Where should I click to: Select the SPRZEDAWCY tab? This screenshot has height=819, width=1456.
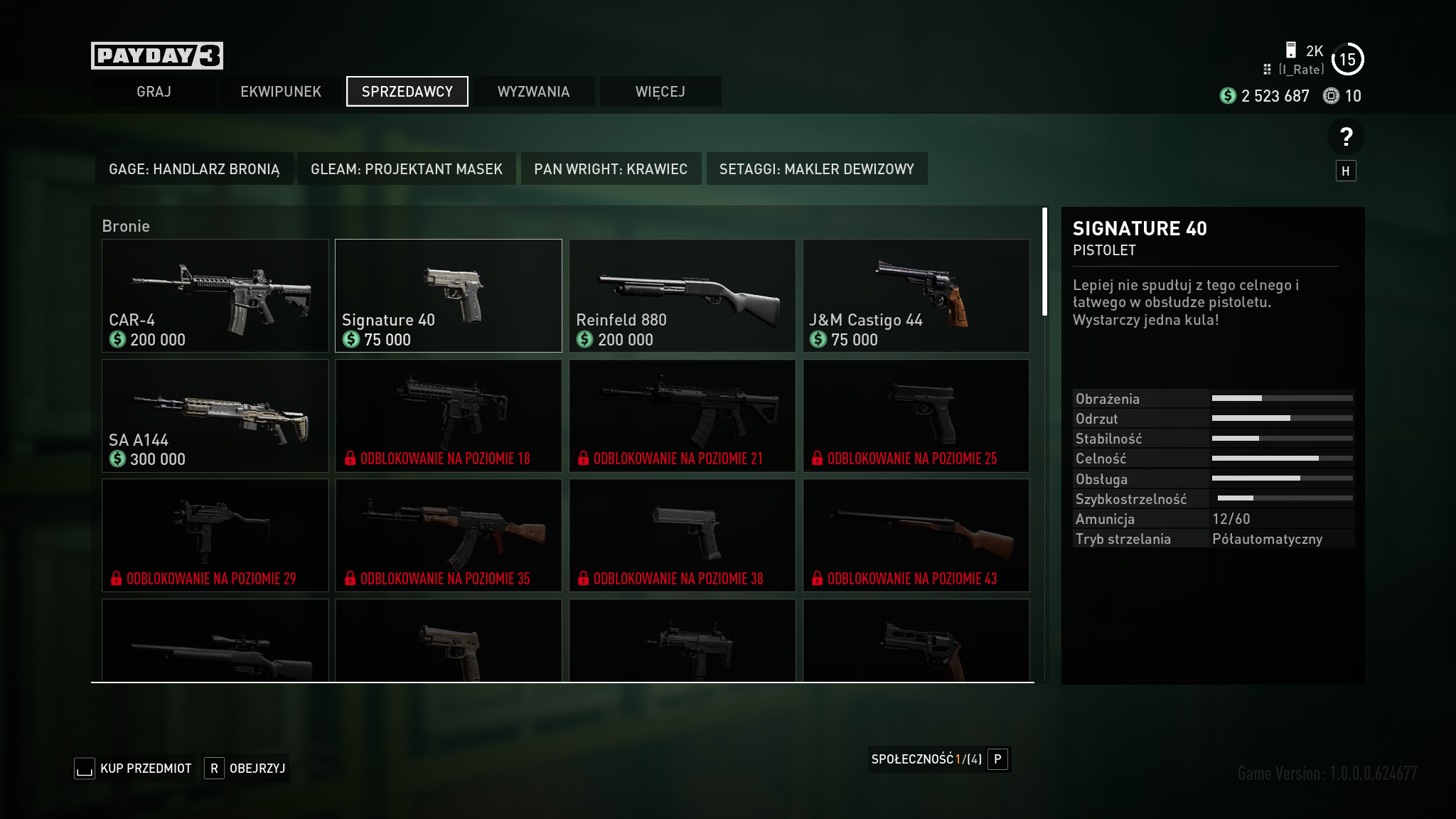coord(407,92)
